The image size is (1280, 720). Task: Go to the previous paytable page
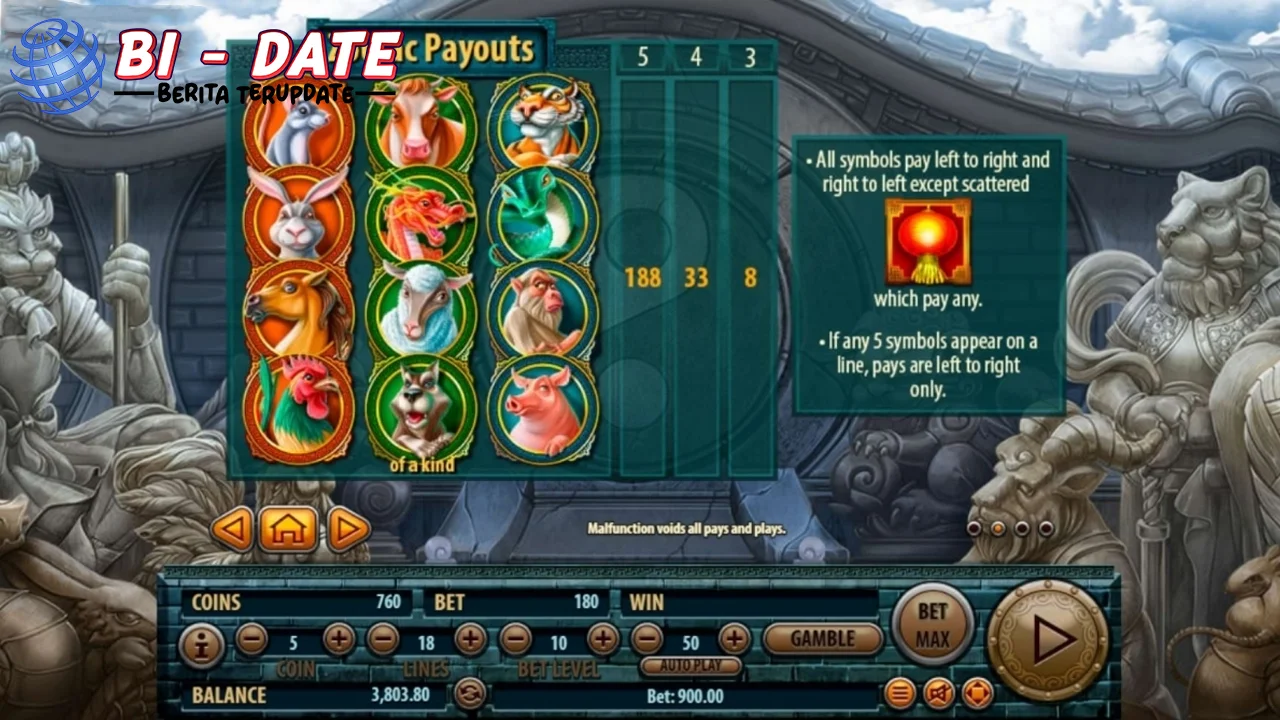pos(232,529)
